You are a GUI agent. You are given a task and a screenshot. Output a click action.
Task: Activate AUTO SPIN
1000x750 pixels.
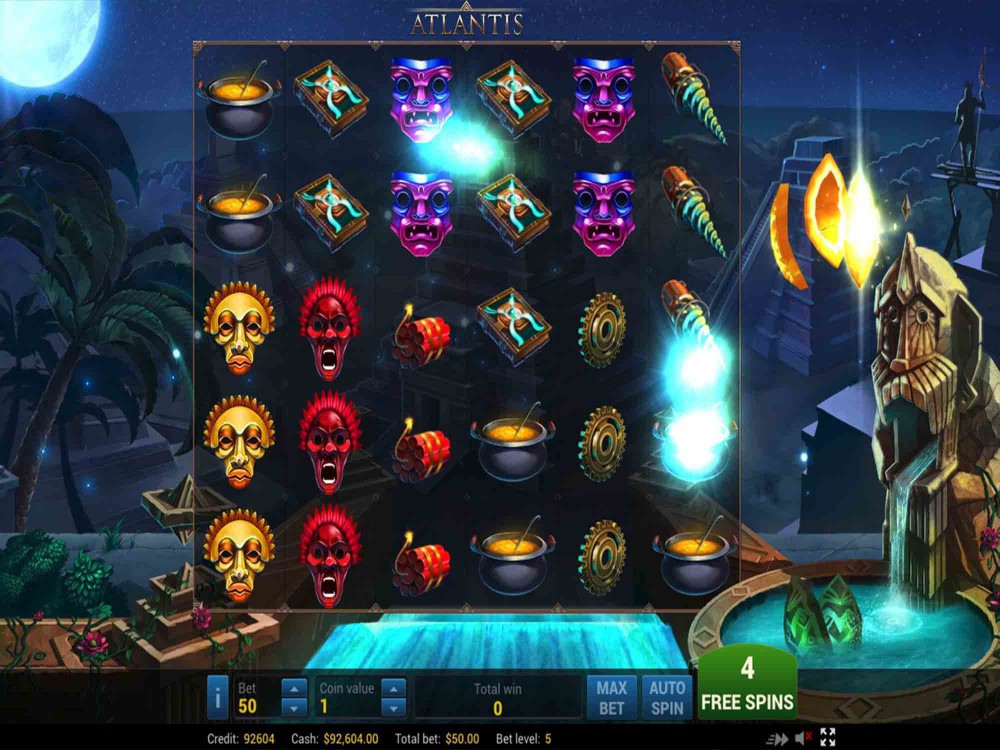pos(667,697)
